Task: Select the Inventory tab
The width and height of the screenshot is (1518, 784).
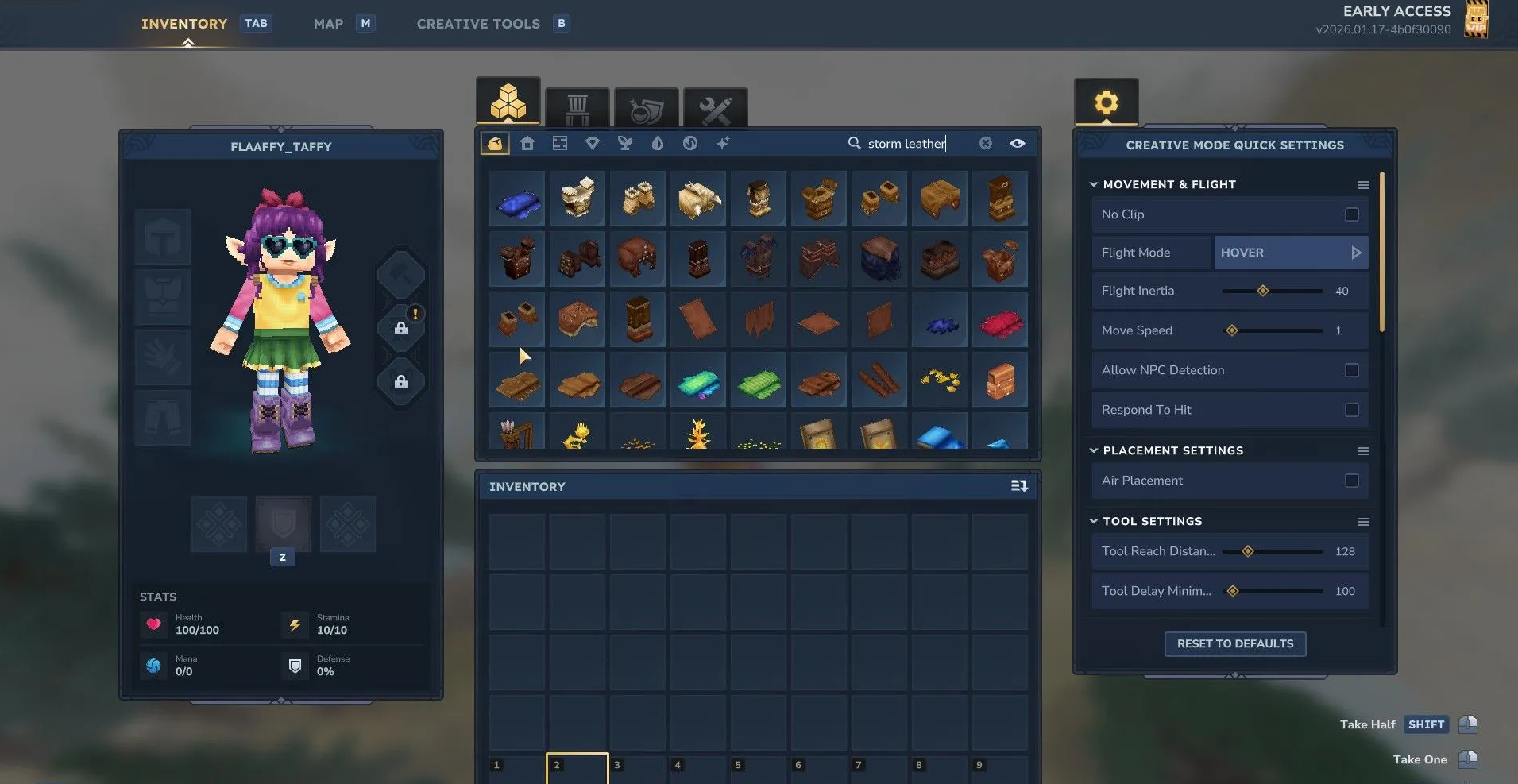Action: click(184, 24)
